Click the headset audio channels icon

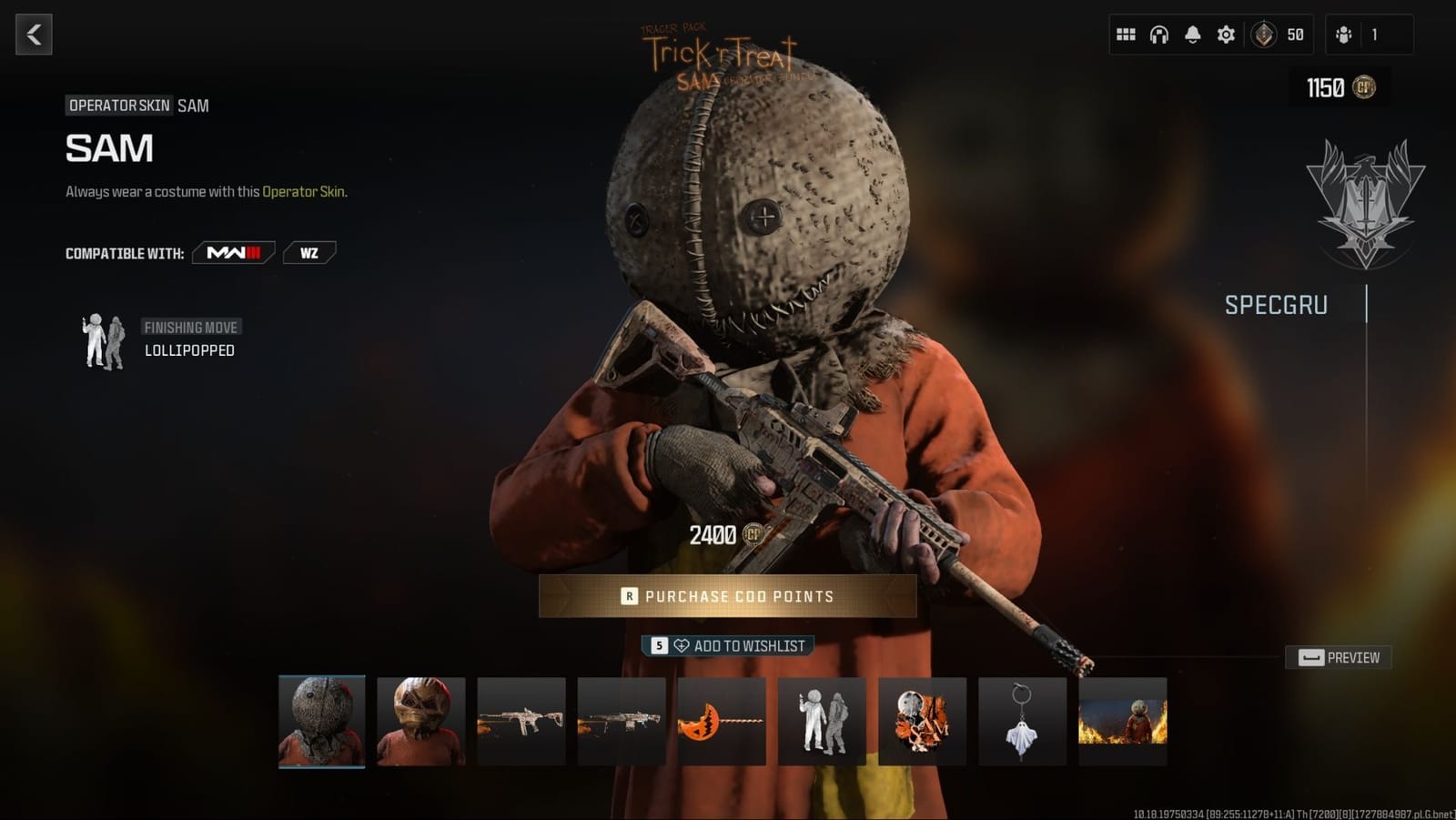pos(1158,34)
